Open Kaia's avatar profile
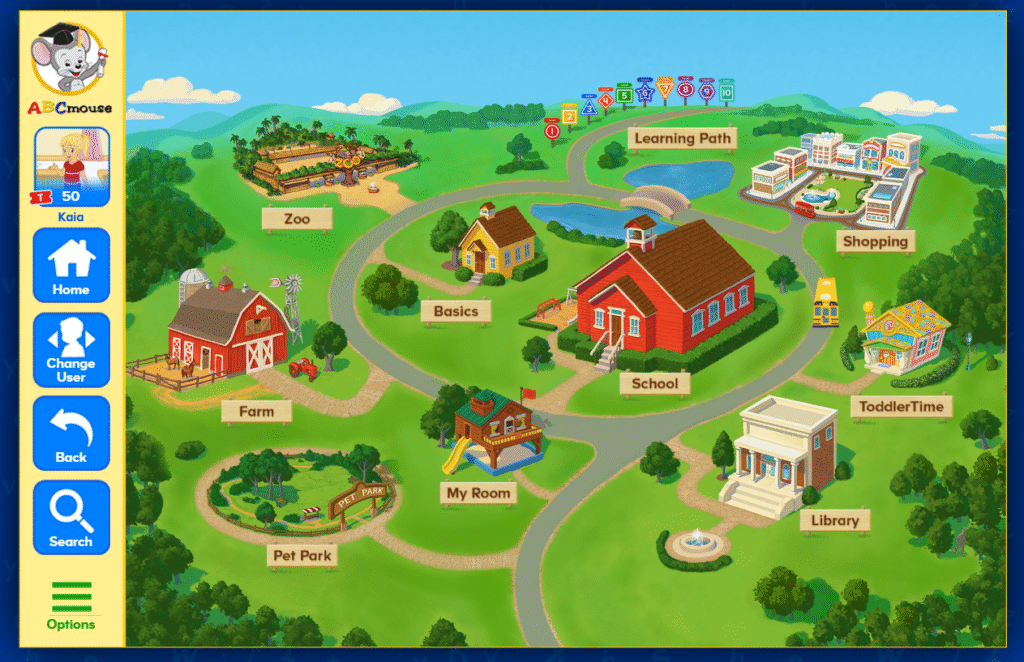 pos(71,165)
